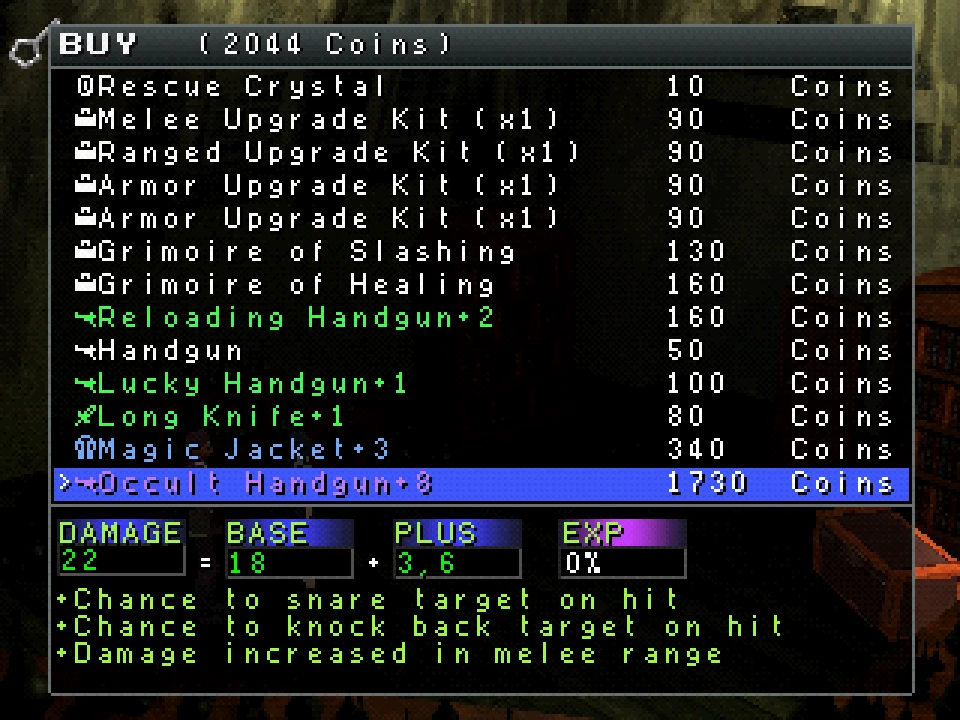The height and width of the screenshot is (720, 960).
Task: Choose the plain Handgun for 50 coins
Action: (x=160, y=351)
